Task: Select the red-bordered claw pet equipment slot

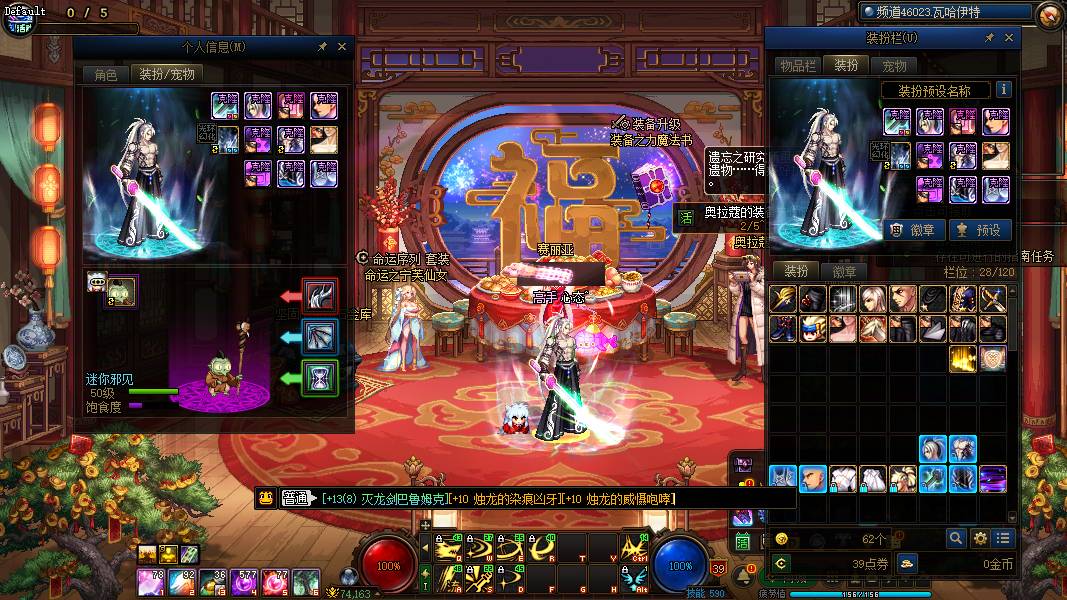Action: point(320,296)
